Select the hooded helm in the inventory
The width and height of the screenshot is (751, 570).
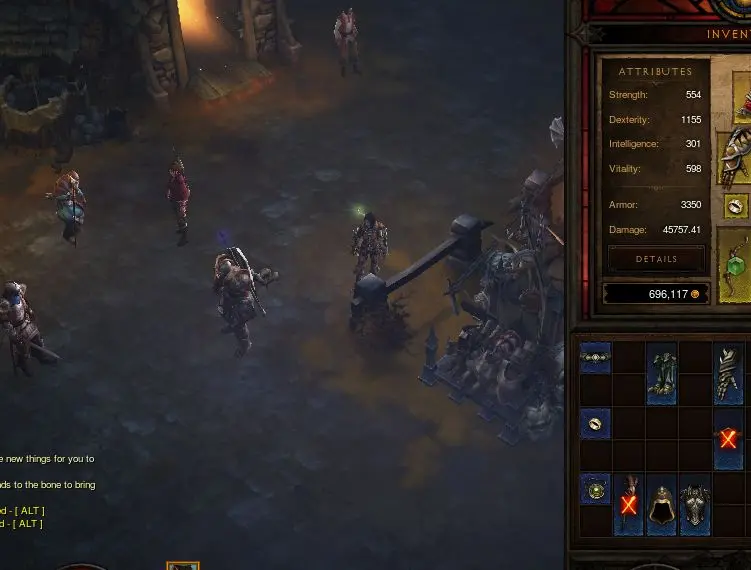(662, 505)
